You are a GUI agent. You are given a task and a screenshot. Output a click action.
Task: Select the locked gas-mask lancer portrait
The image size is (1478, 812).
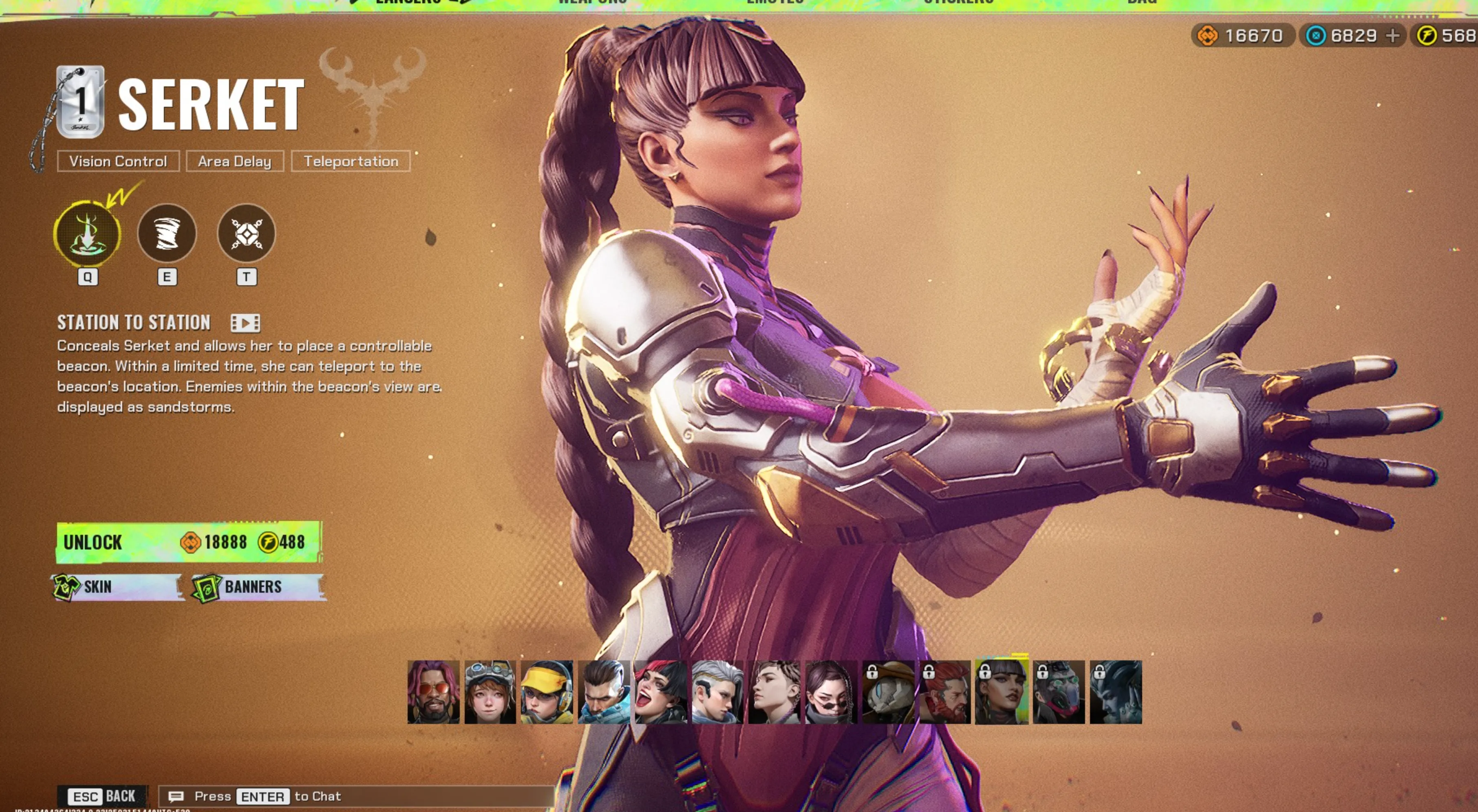click(1059, 692)
